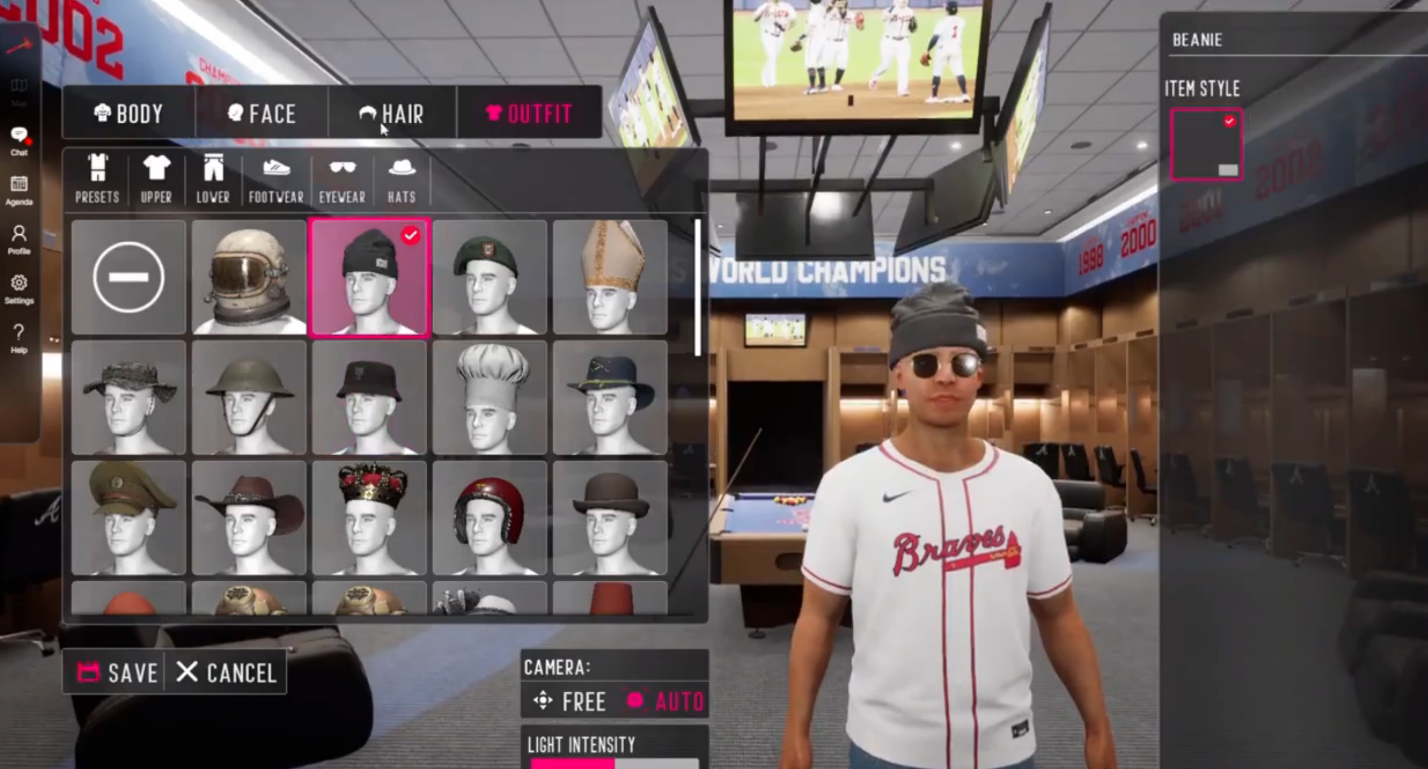This screenshot has height=769, width=1428.
Task: Open the Face customization tab
Action: click(262, 113)
